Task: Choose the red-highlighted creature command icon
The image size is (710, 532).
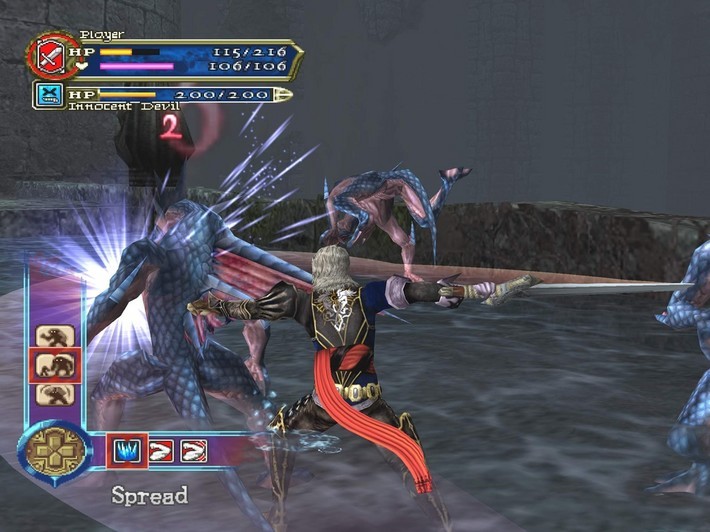Action: [x=53, y=365]
